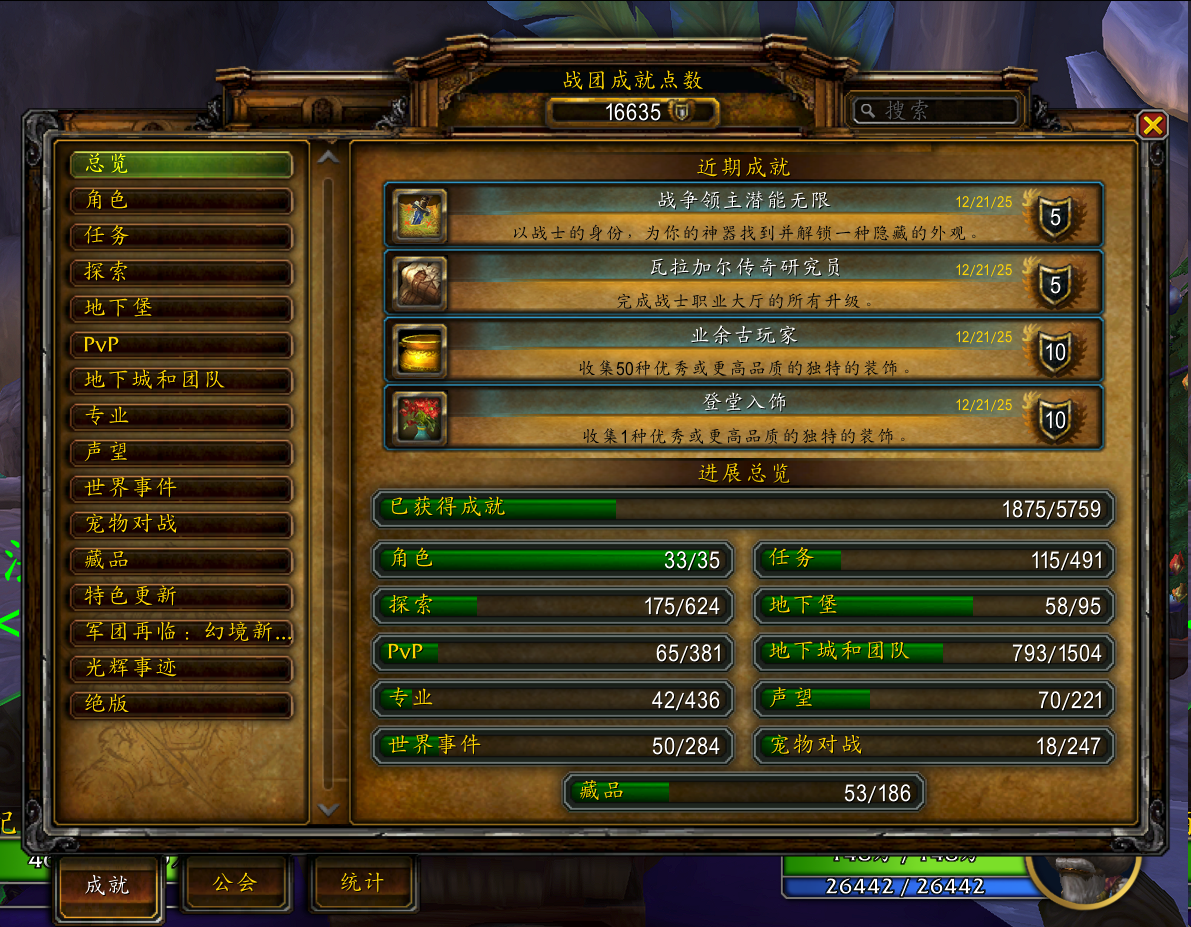Open the PvP category in sidebar
This screenshot has width=1191, height=927.
click(x=180, y=344)
